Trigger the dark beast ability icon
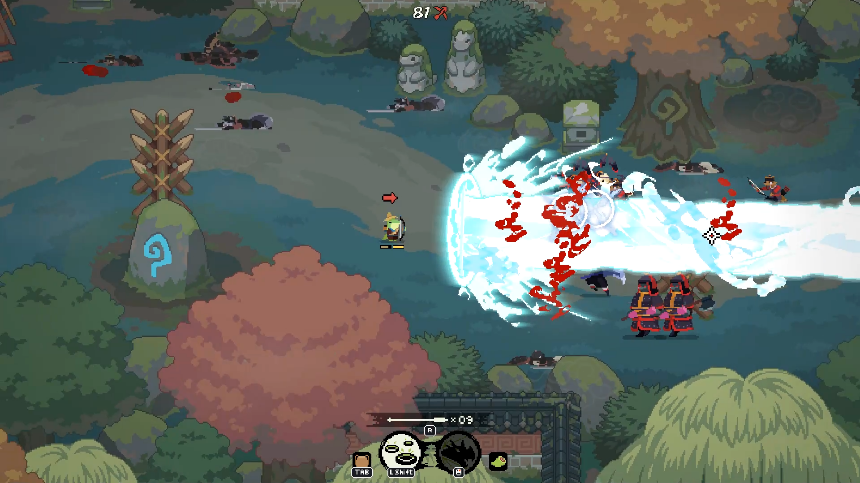Screen dimensions: 860x483 pos(458,452)
